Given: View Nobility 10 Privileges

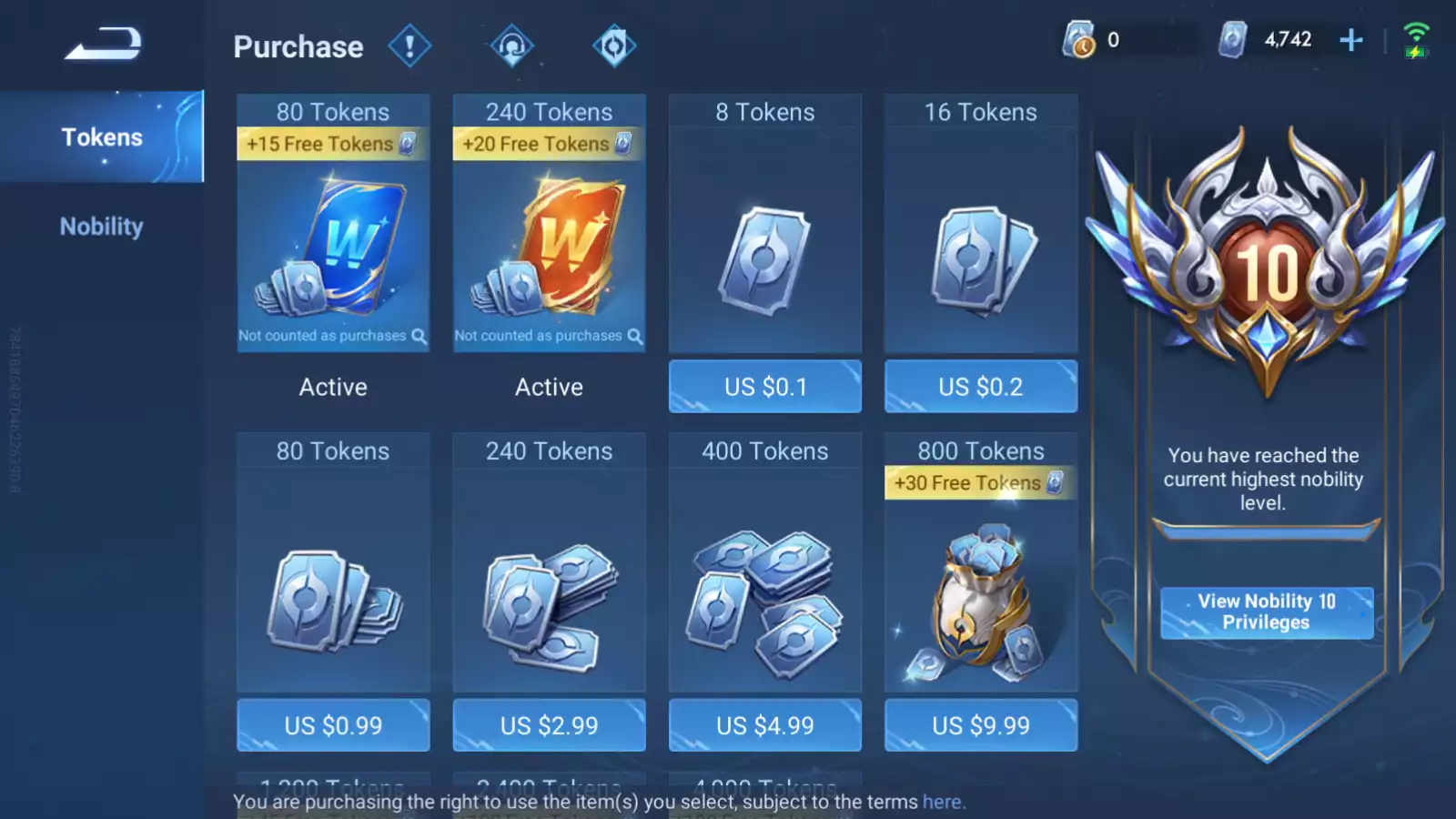Looking at the screenshot, I should click(1266, 612).
